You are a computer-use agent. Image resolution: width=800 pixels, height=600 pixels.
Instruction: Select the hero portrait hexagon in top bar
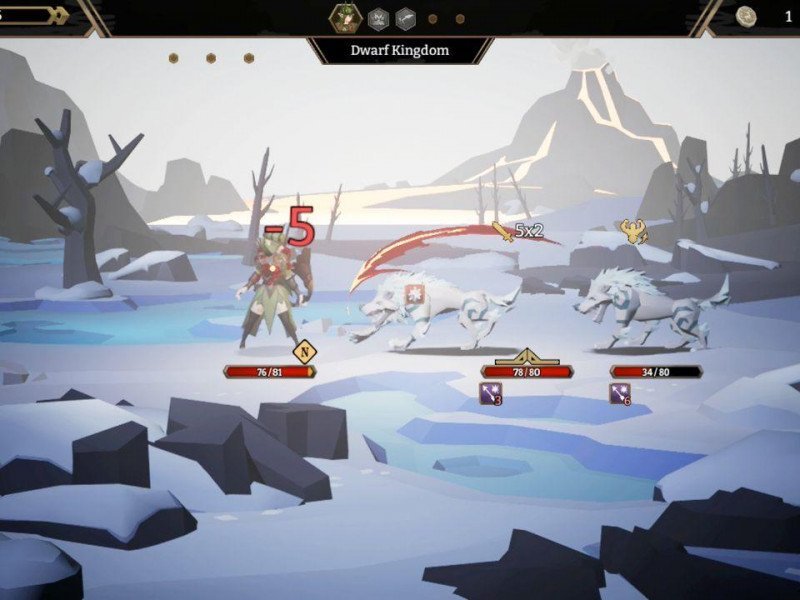[x=347, y=17]
